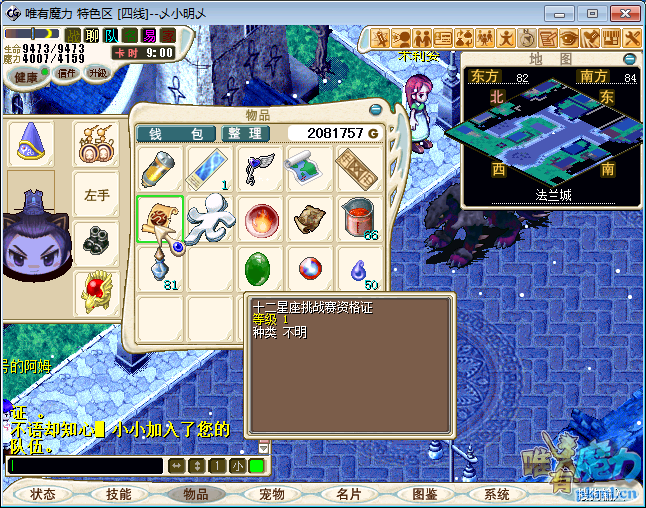Click the 健康 health status button

coord(26,77)
